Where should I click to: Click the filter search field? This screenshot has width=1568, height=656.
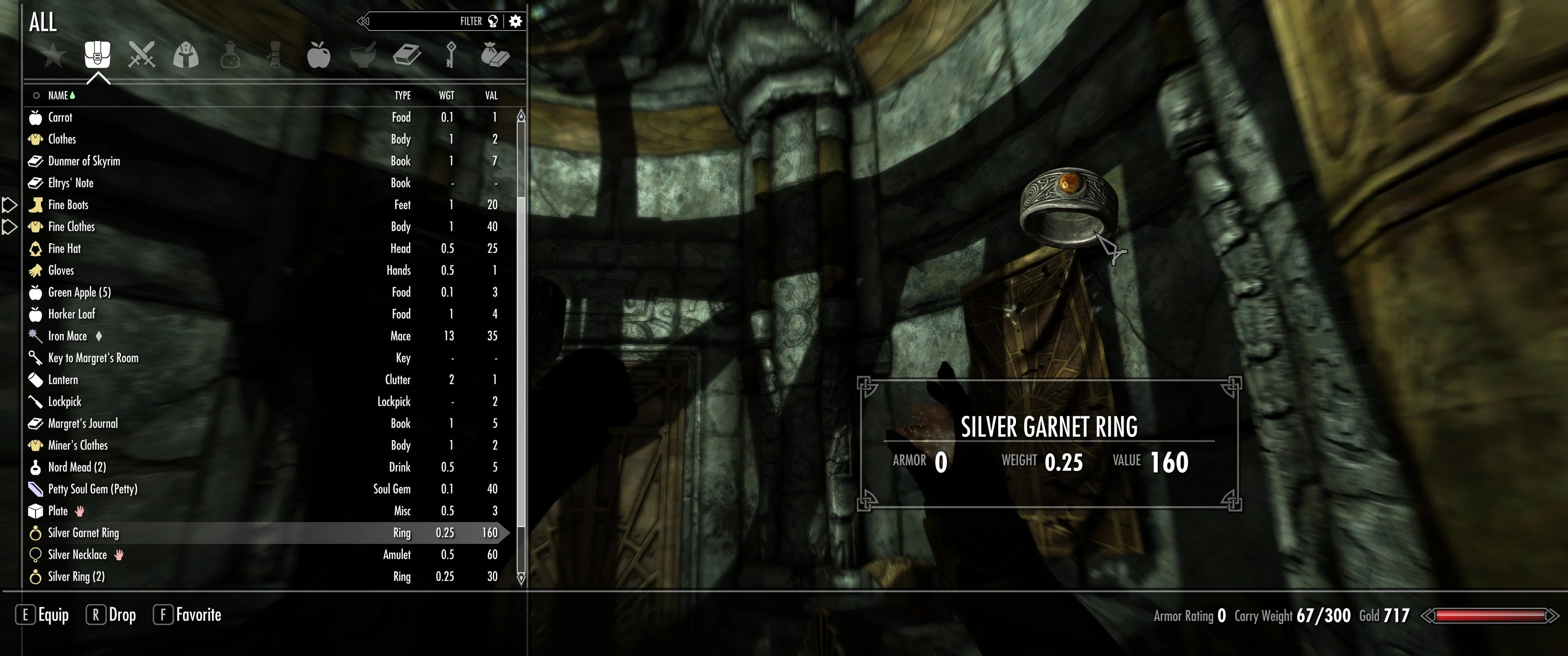click(x=420, y=22)
